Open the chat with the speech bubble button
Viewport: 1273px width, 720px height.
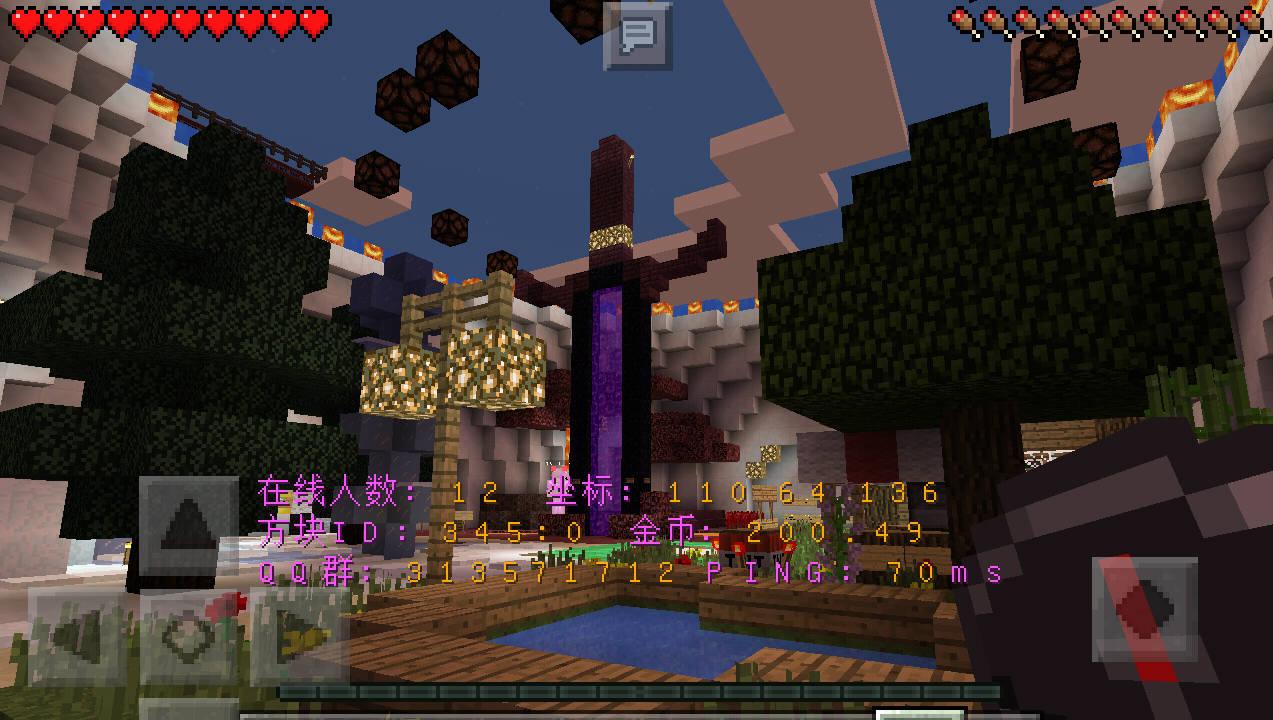click(x=637, y=36)
